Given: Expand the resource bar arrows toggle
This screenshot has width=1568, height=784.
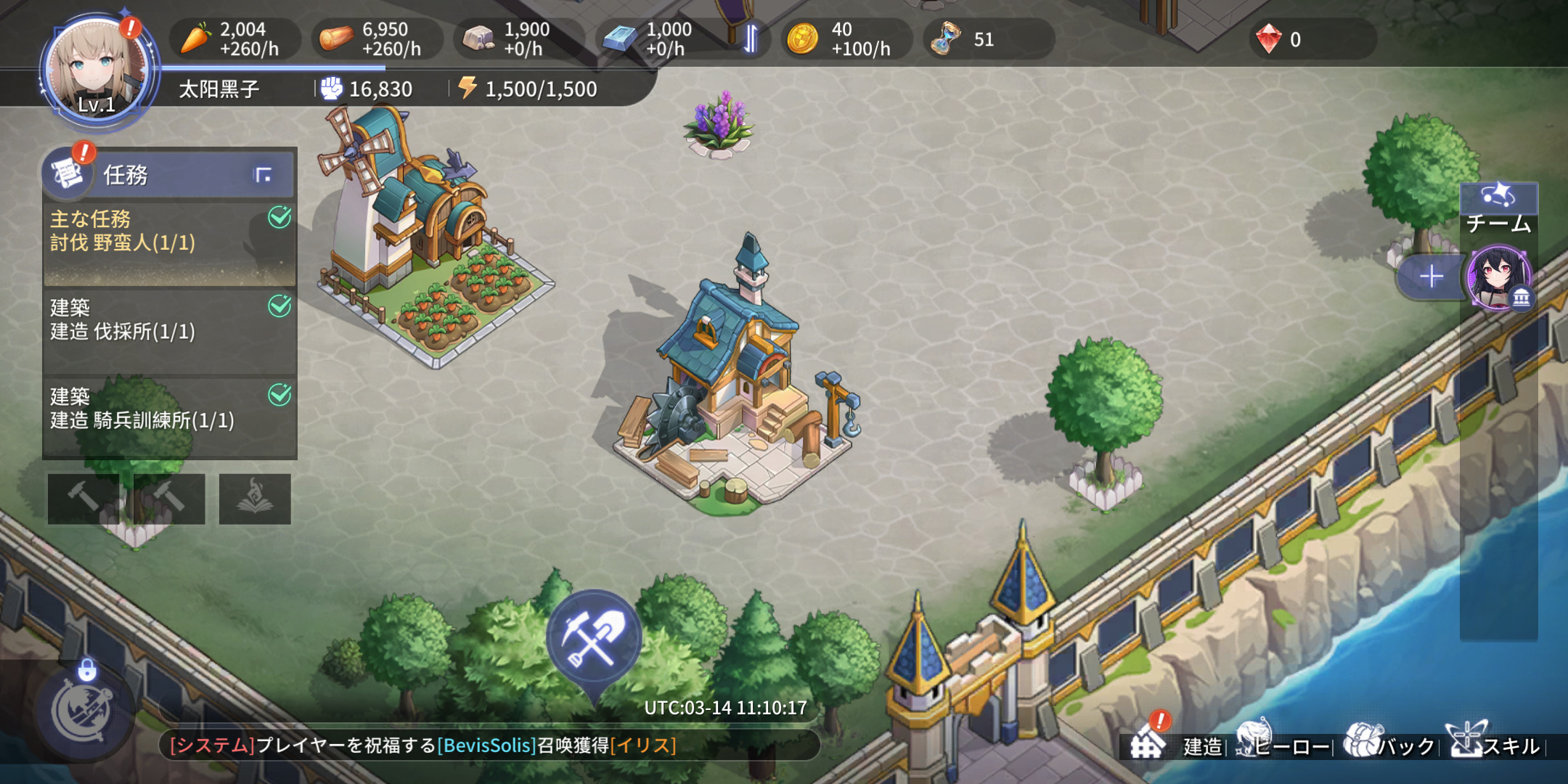Looking at the screenshot, I should click(x=751, y=39).
